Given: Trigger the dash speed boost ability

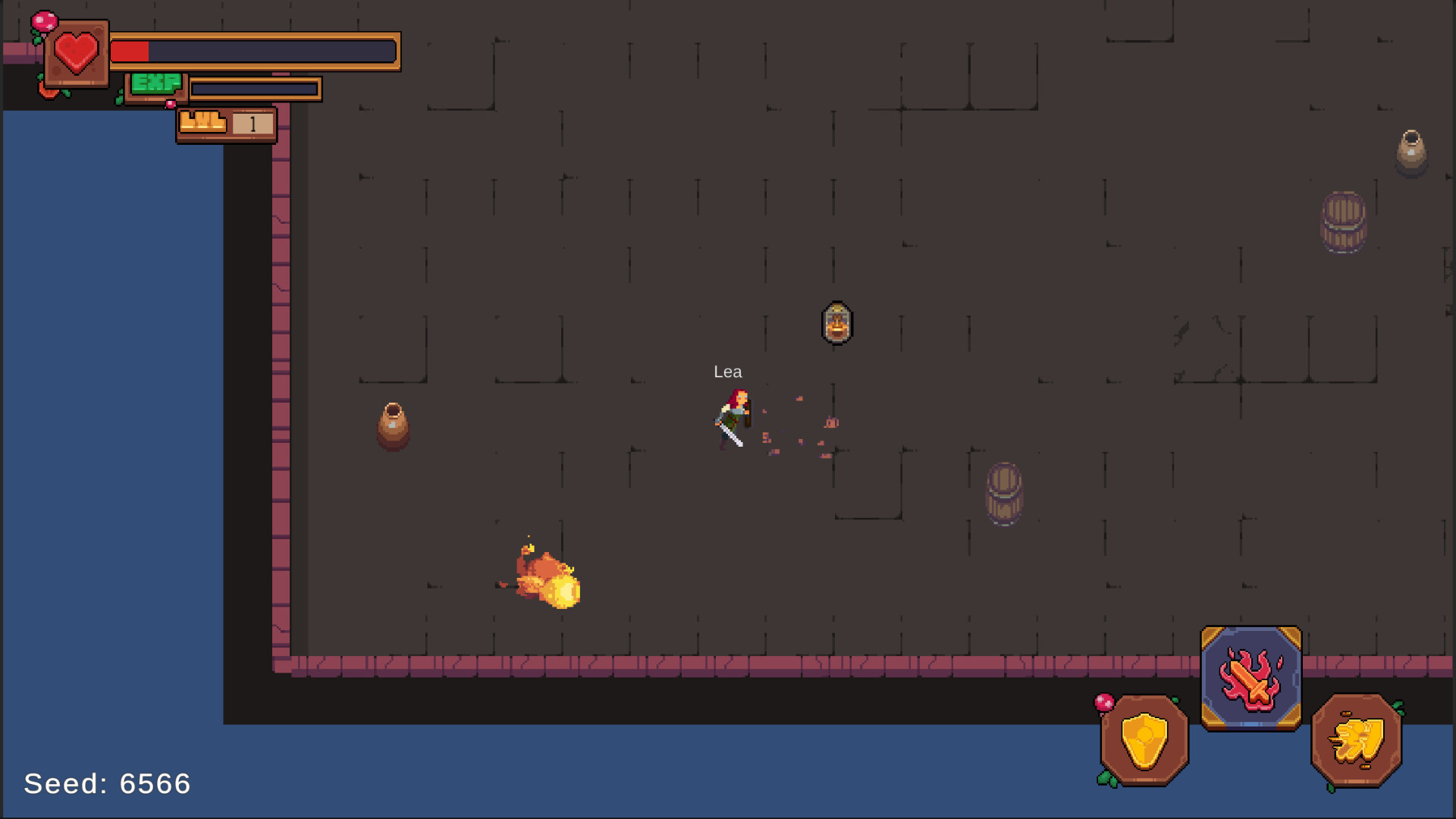Looking at the screenshot, I should coord(1356,739).
